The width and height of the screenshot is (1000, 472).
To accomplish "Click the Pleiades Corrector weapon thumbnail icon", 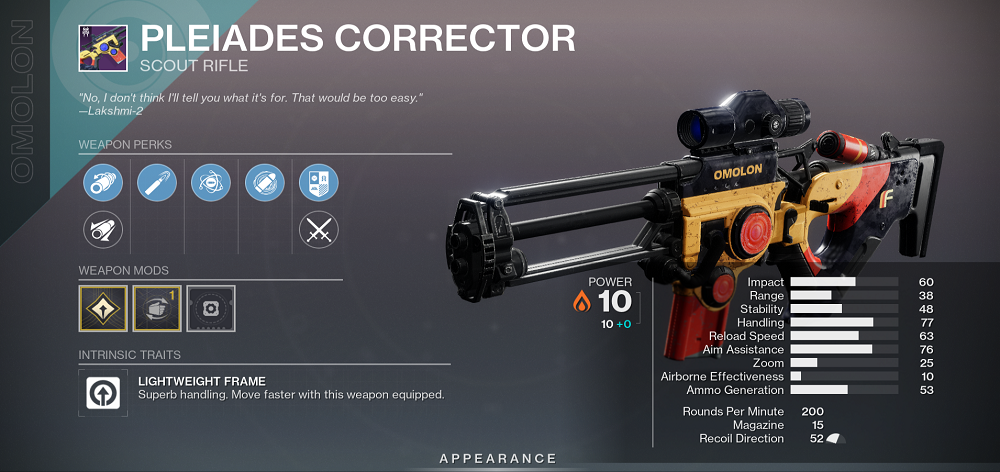I will coord(103,46).
